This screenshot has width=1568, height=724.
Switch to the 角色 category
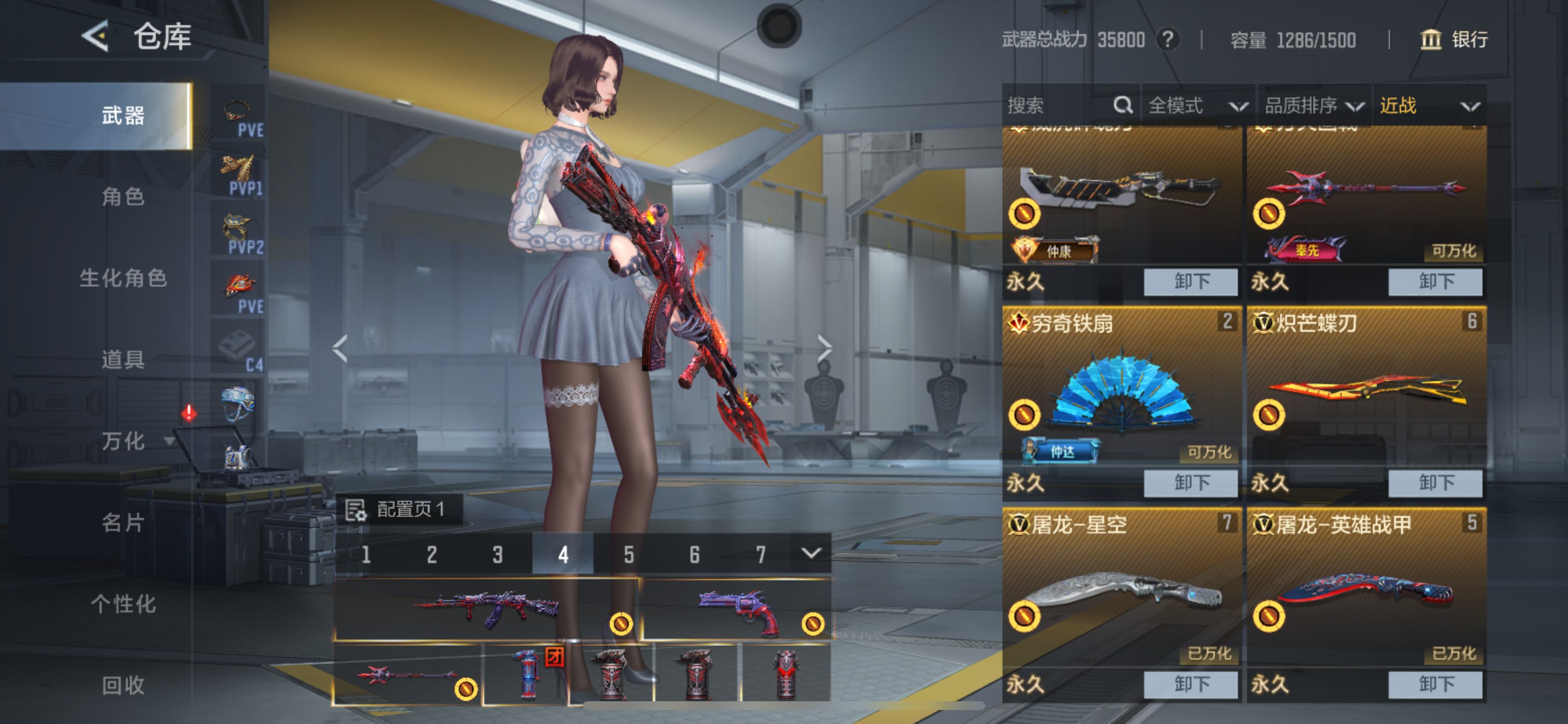[123, 196]
